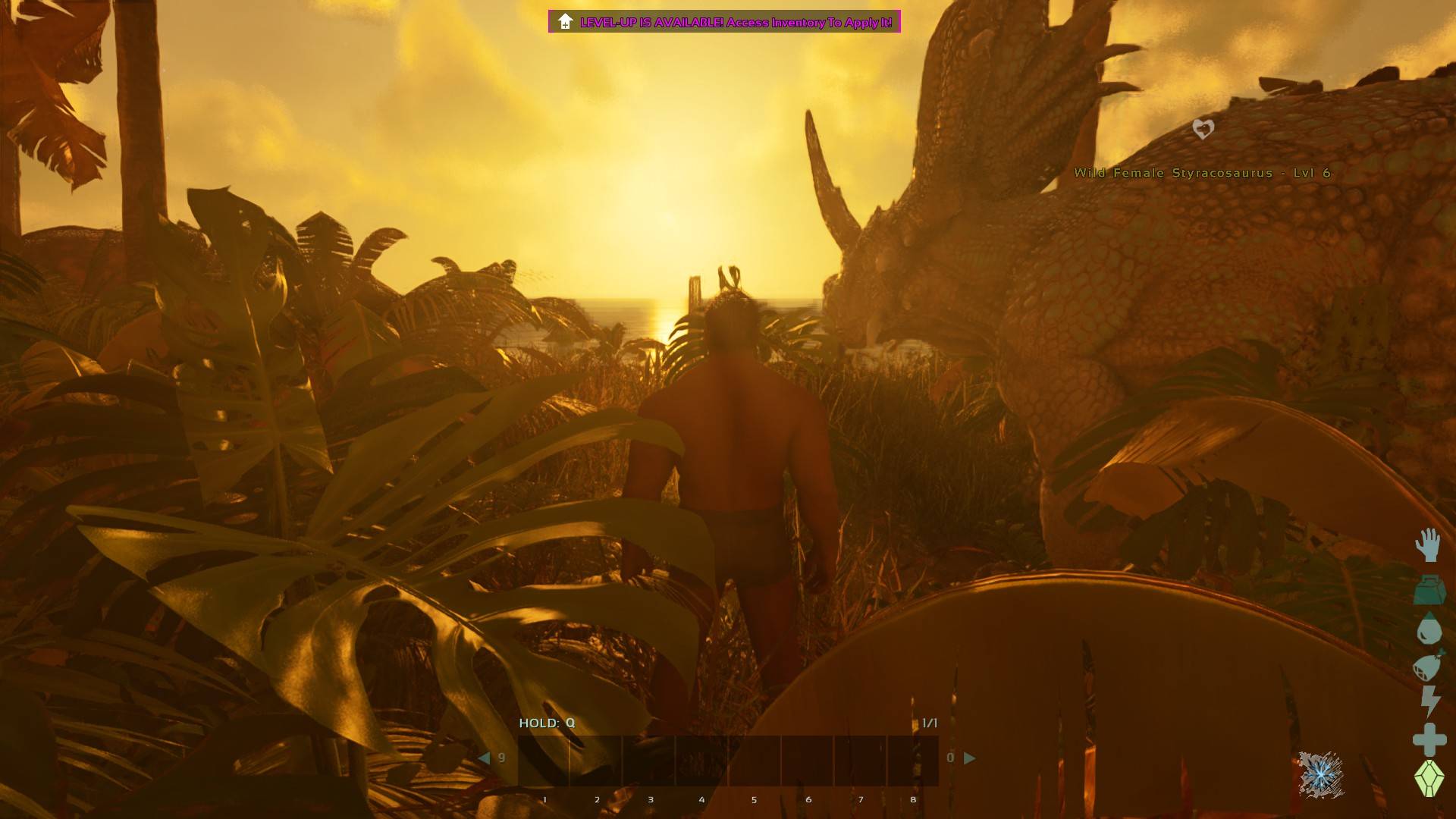
Task: Click the water droplet status icon
Action: (1429, 629)
